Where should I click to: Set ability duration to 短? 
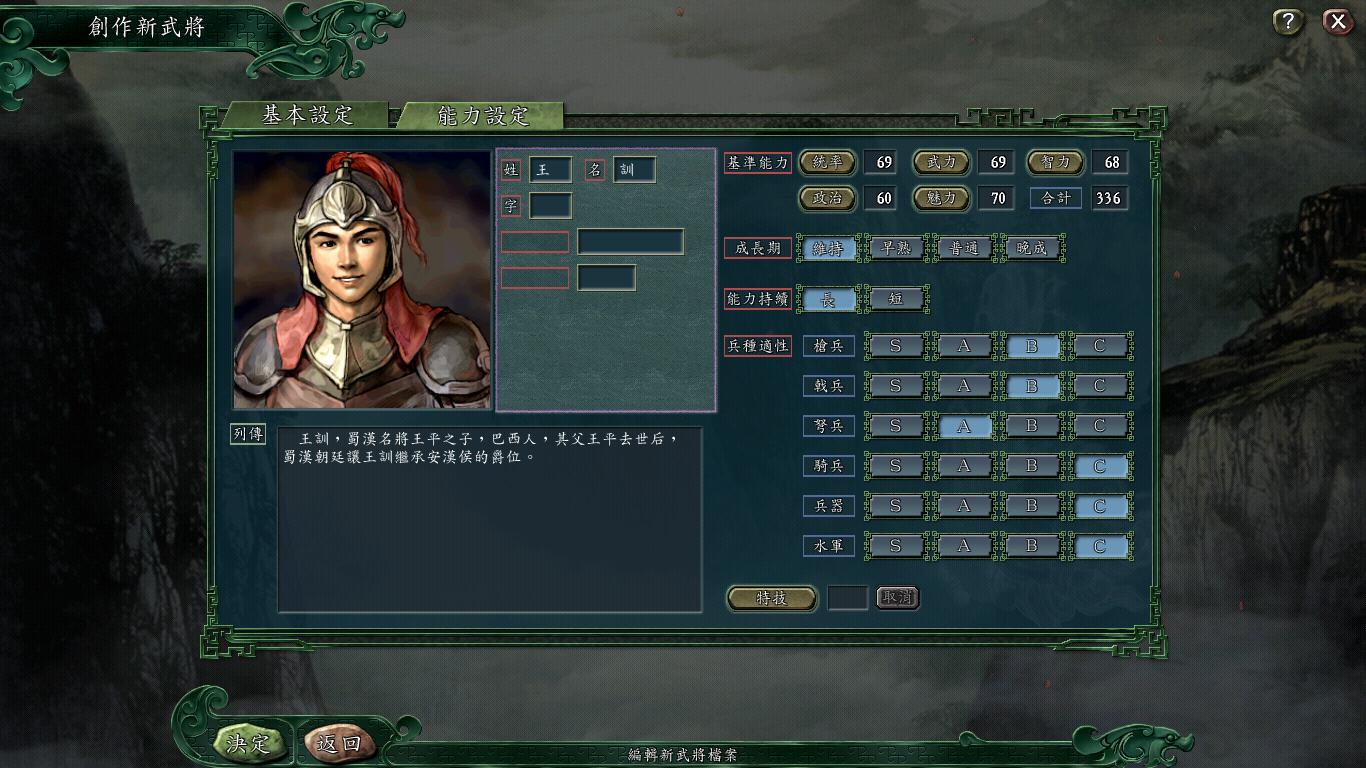(897, 299)
